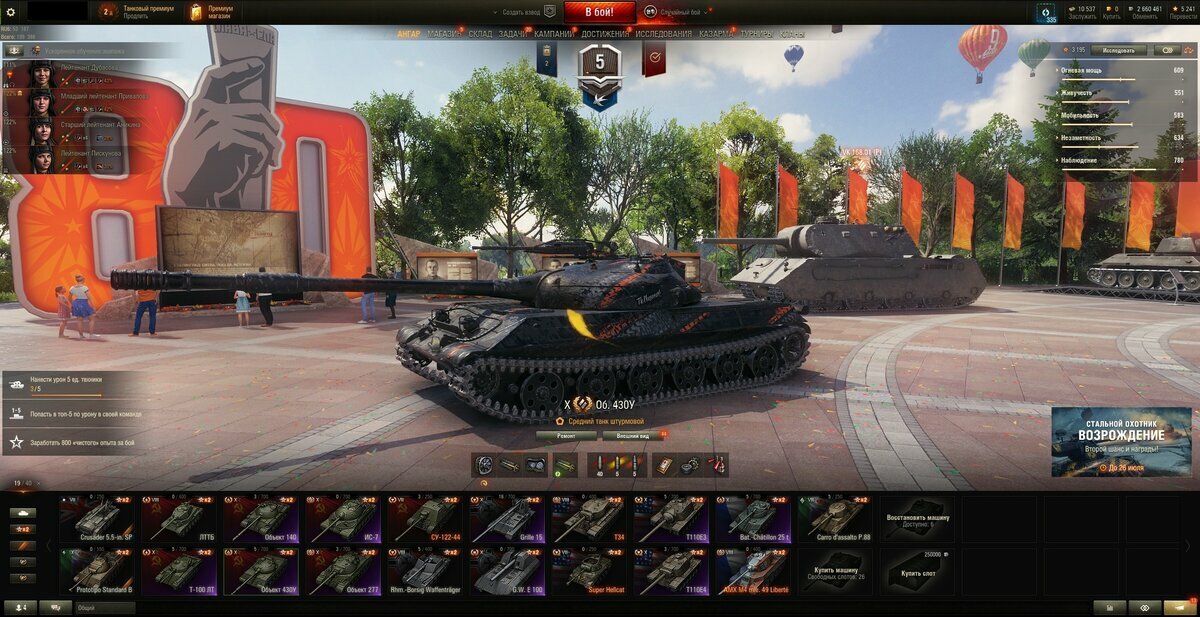Select the ИС-7 tank in carousel

[x=344, y=519]
